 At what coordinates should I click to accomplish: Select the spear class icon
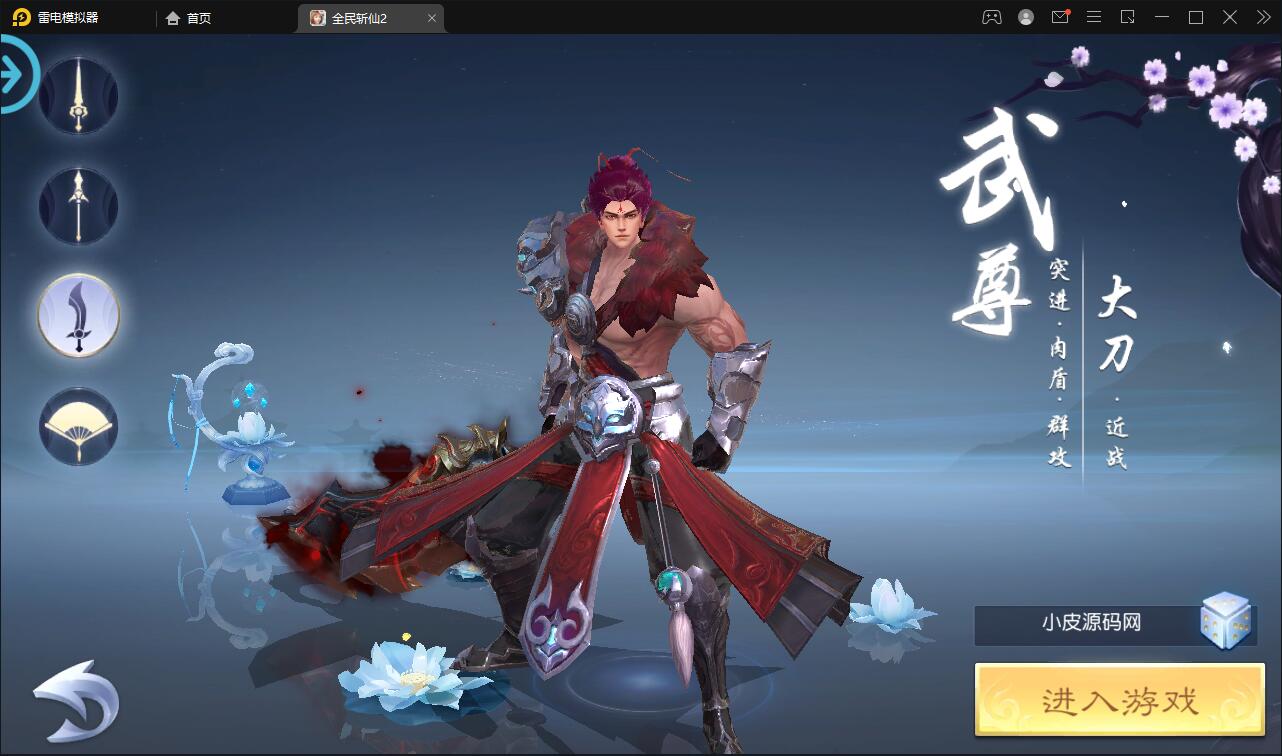tap(78, 205)
